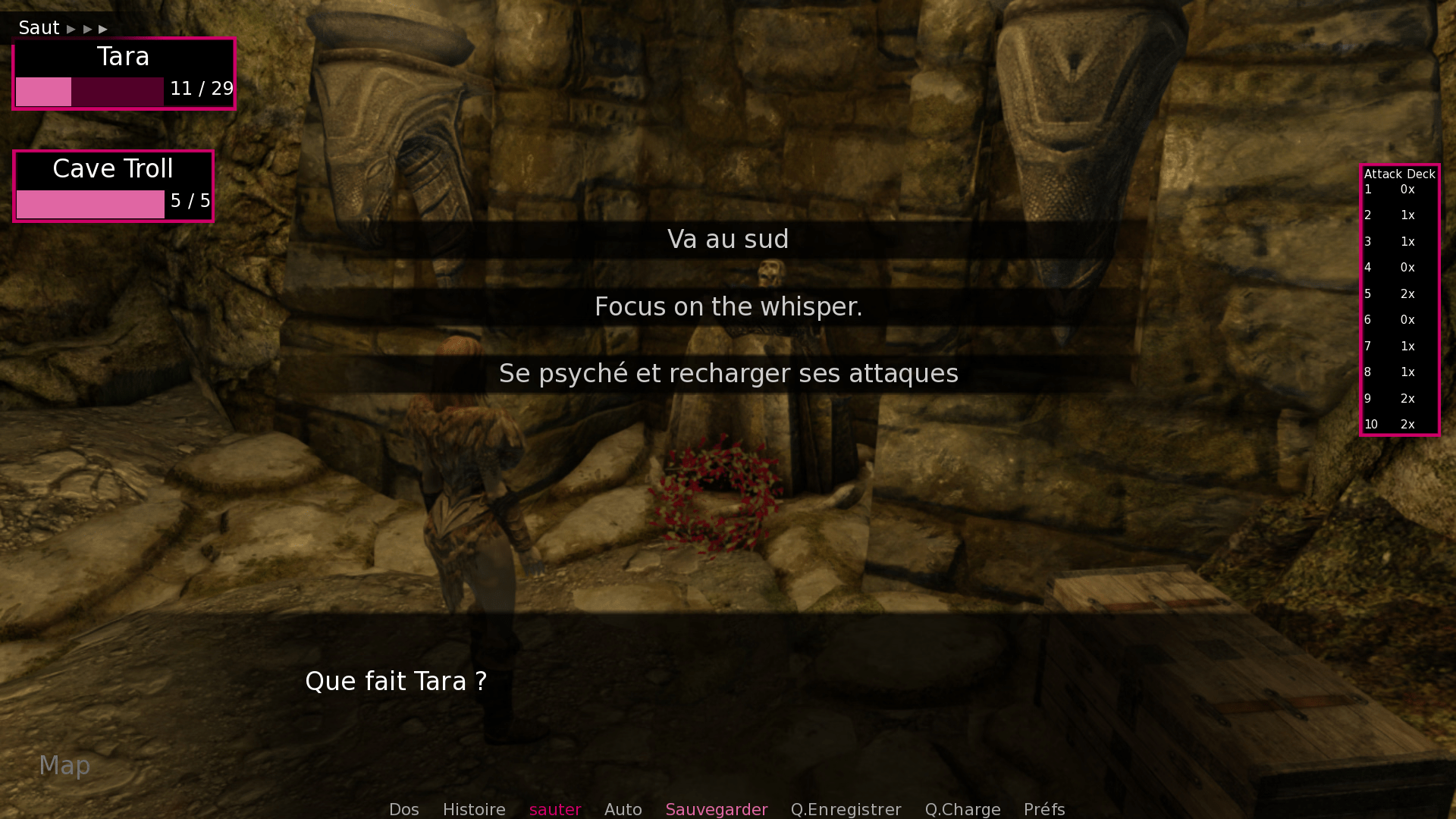
Task: Select the Attack Deck panel header
Action: click(1399, 173)
